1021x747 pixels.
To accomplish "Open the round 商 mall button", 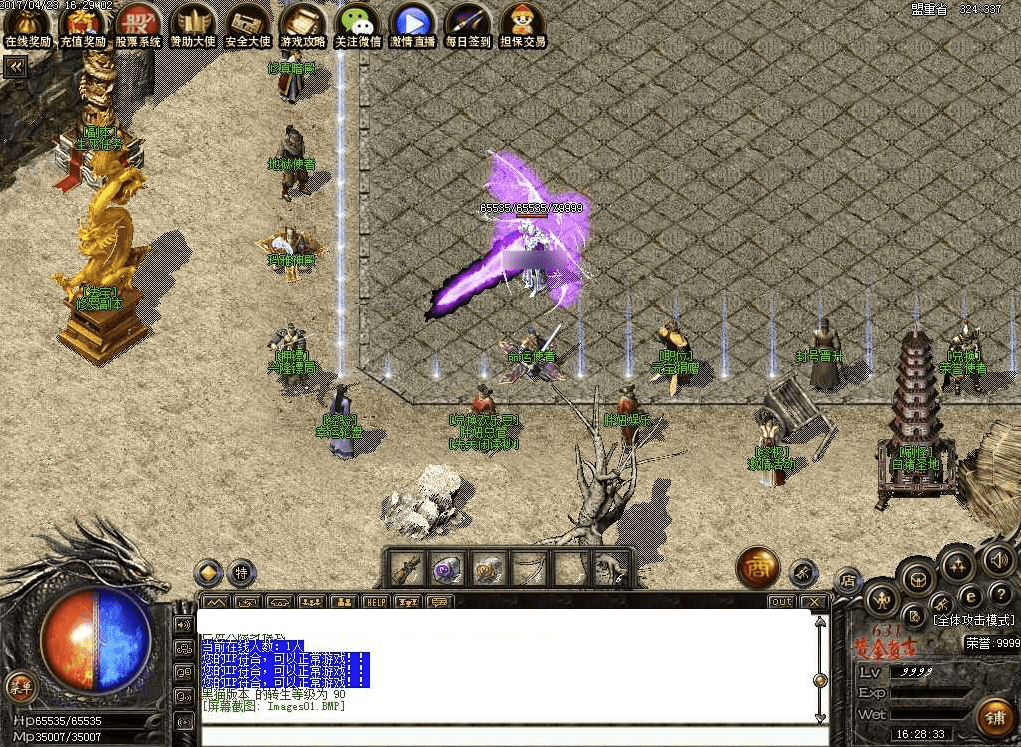I will point(758,568).
